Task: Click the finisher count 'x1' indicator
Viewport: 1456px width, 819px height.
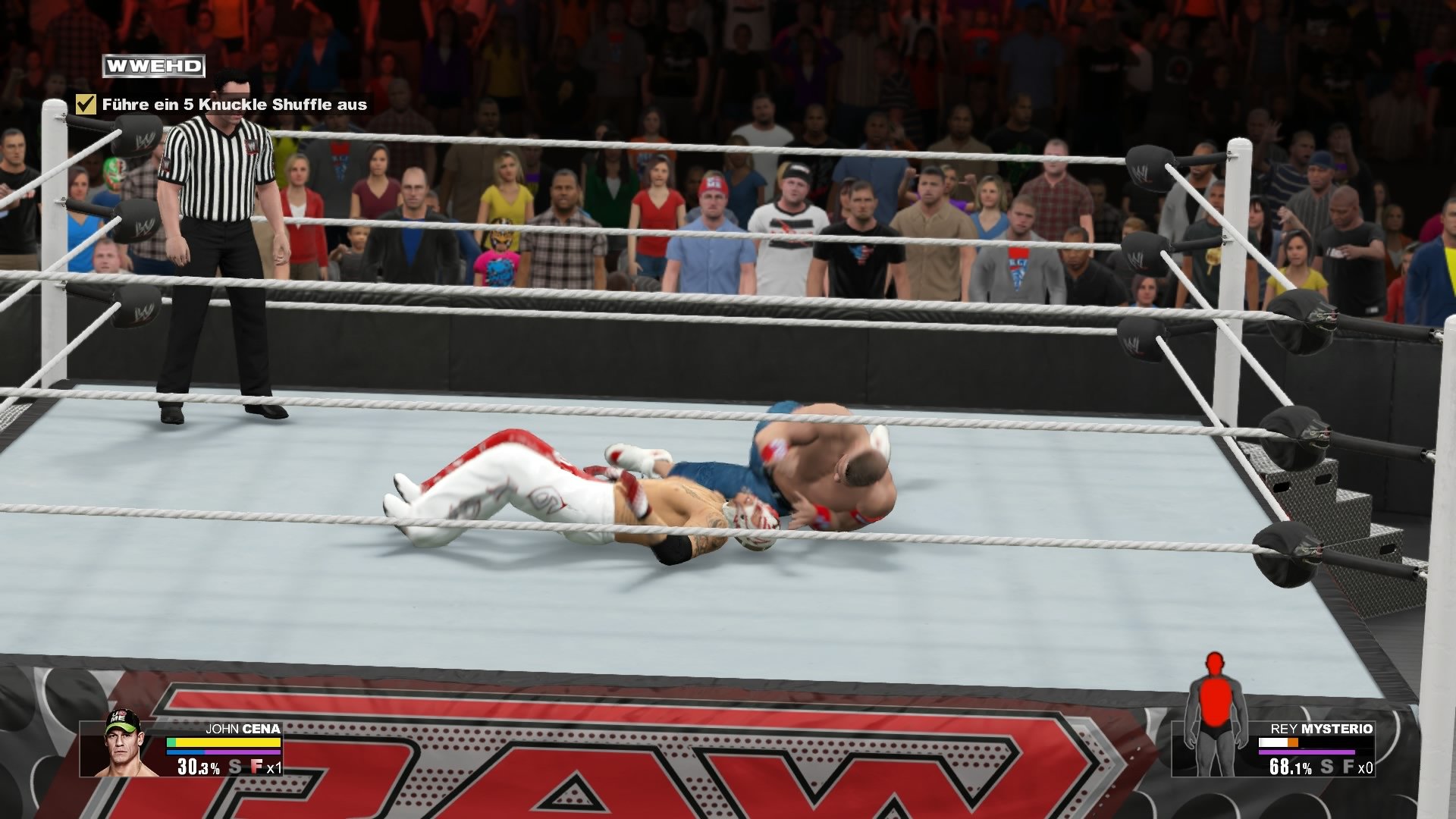Action: [274, 768]
